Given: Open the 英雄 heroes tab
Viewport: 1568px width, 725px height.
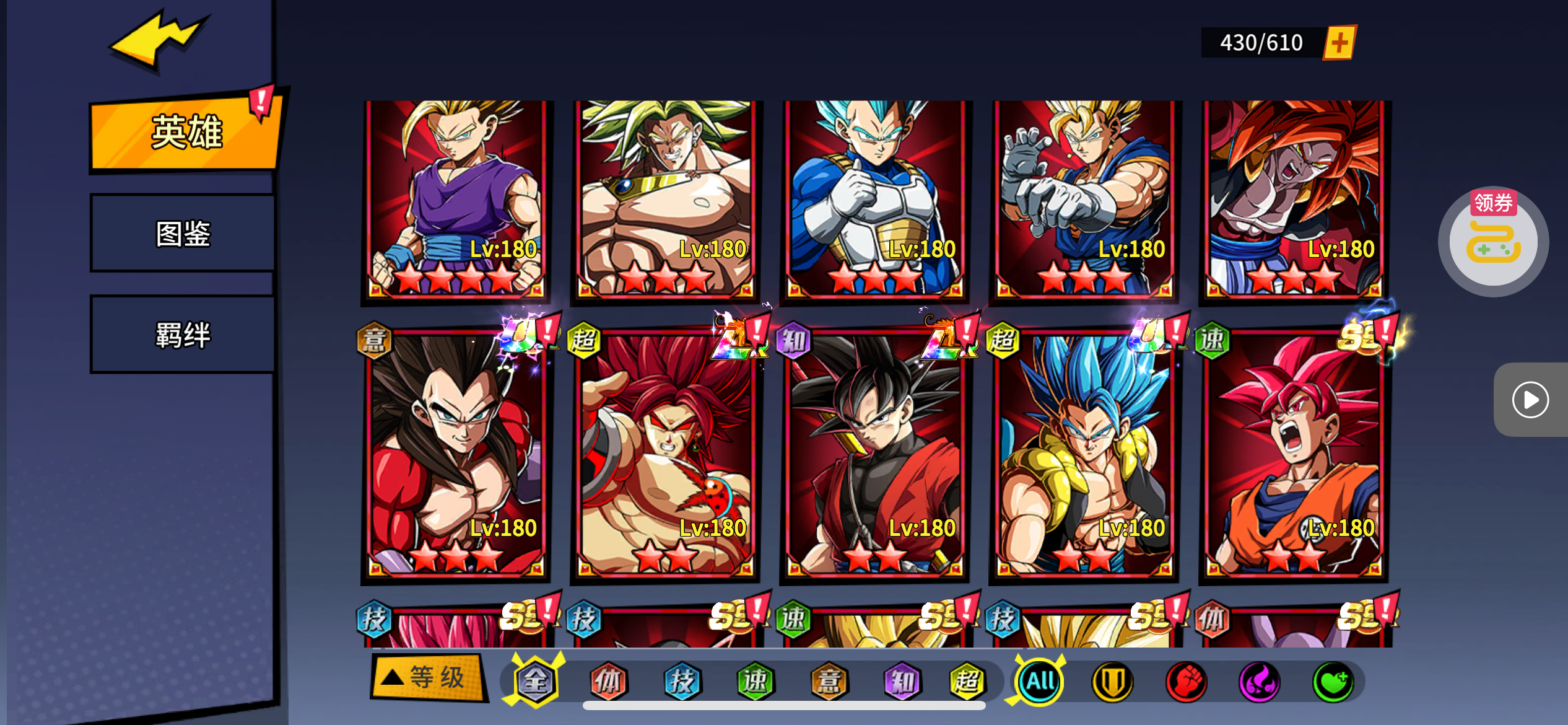Looking at the screenshot, I should (185, 132).
